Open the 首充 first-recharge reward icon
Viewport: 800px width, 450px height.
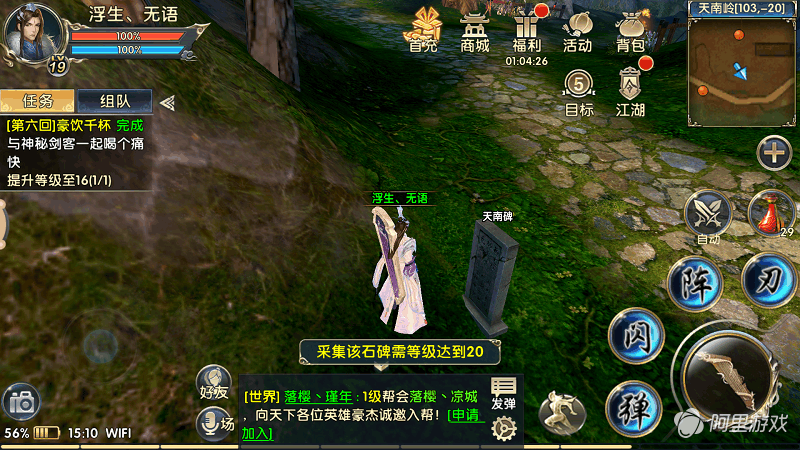click(x=424, y=28)
